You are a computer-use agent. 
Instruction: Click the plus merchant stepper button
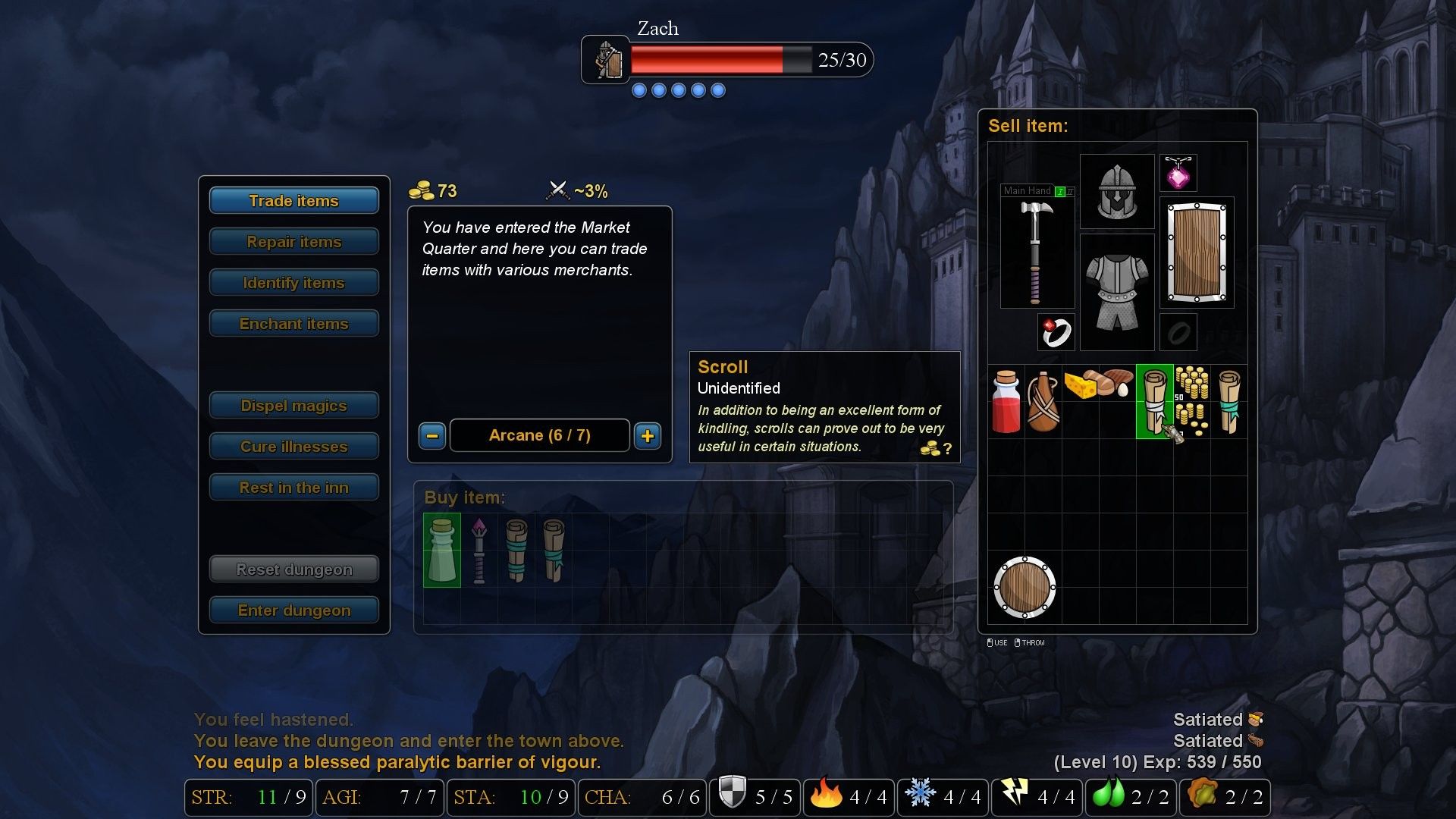648,436
